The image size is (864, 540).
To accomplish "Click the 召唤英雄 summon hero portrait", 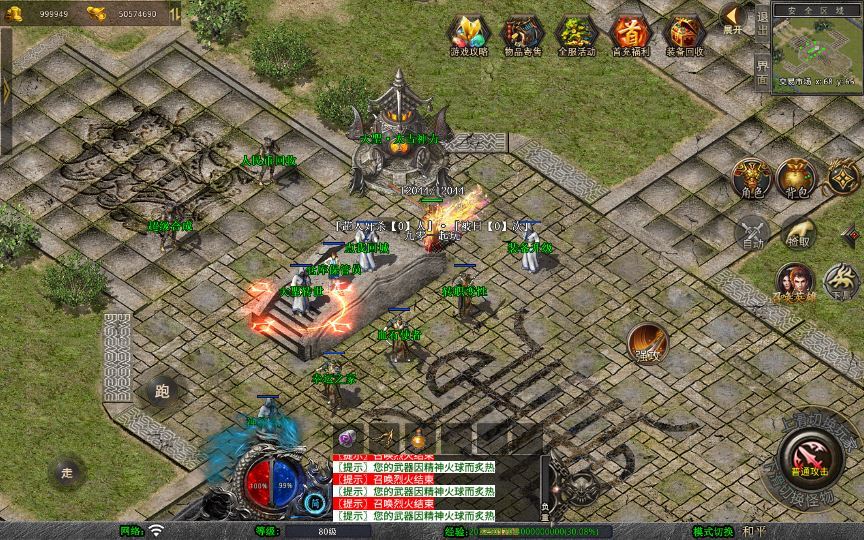I will 796,282.
